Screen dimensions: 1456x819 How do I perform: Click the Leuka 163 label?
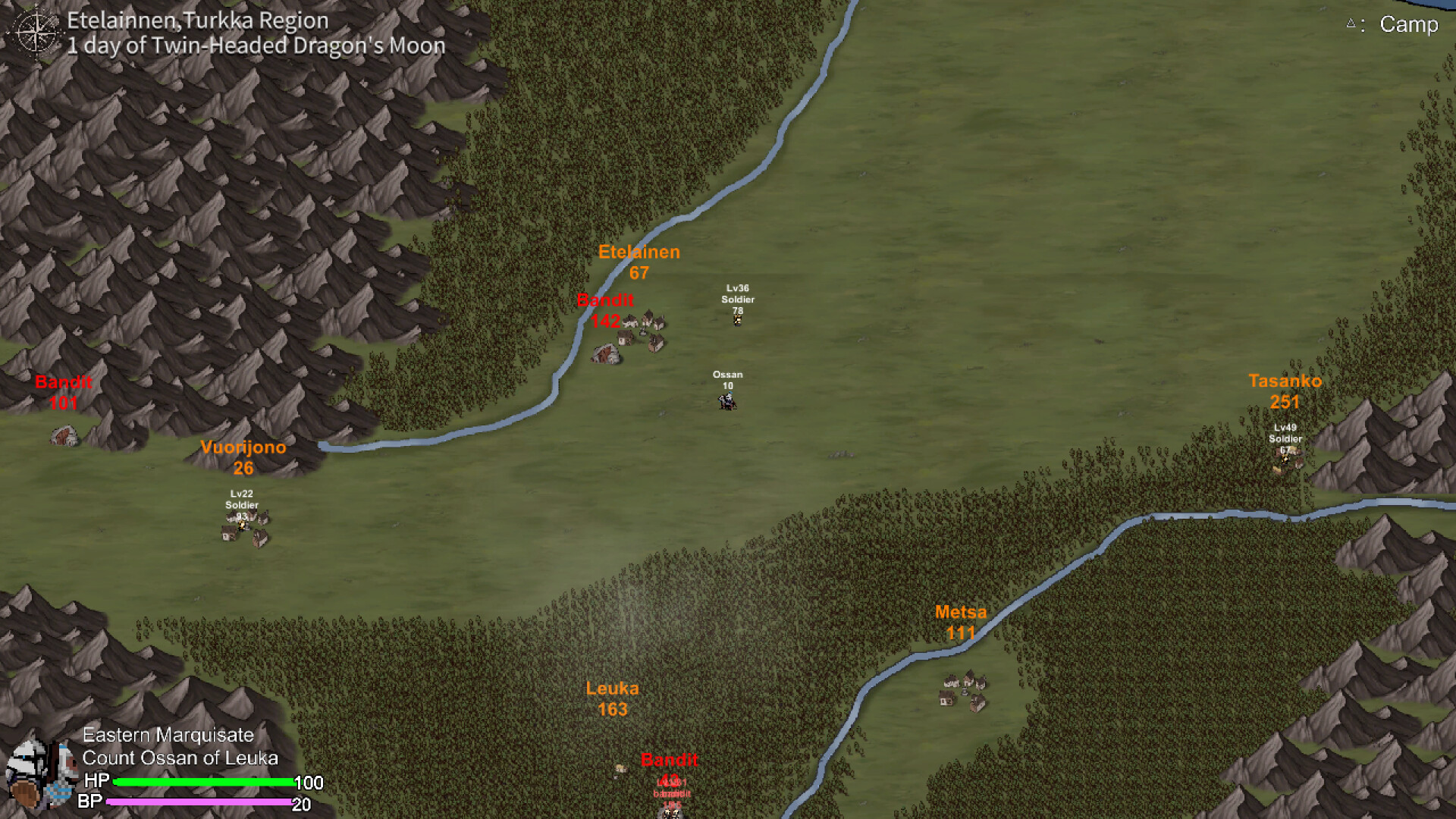(x=613, y=689)
